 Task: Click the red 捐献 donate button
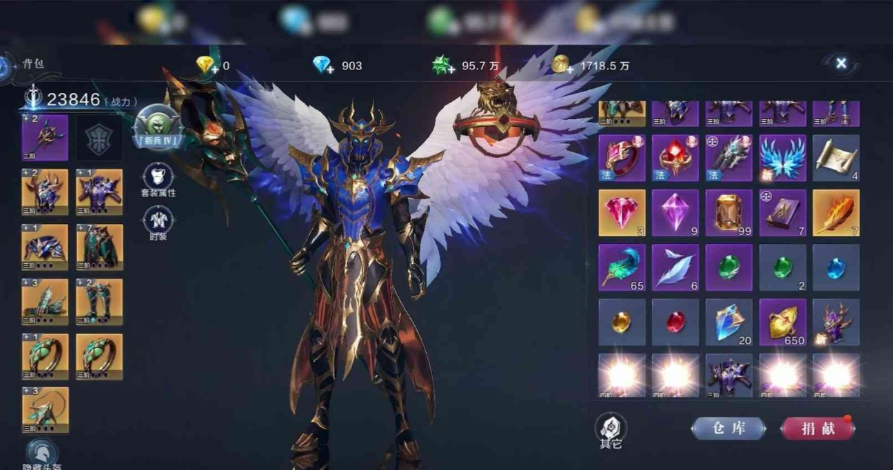tap(817, 427)
